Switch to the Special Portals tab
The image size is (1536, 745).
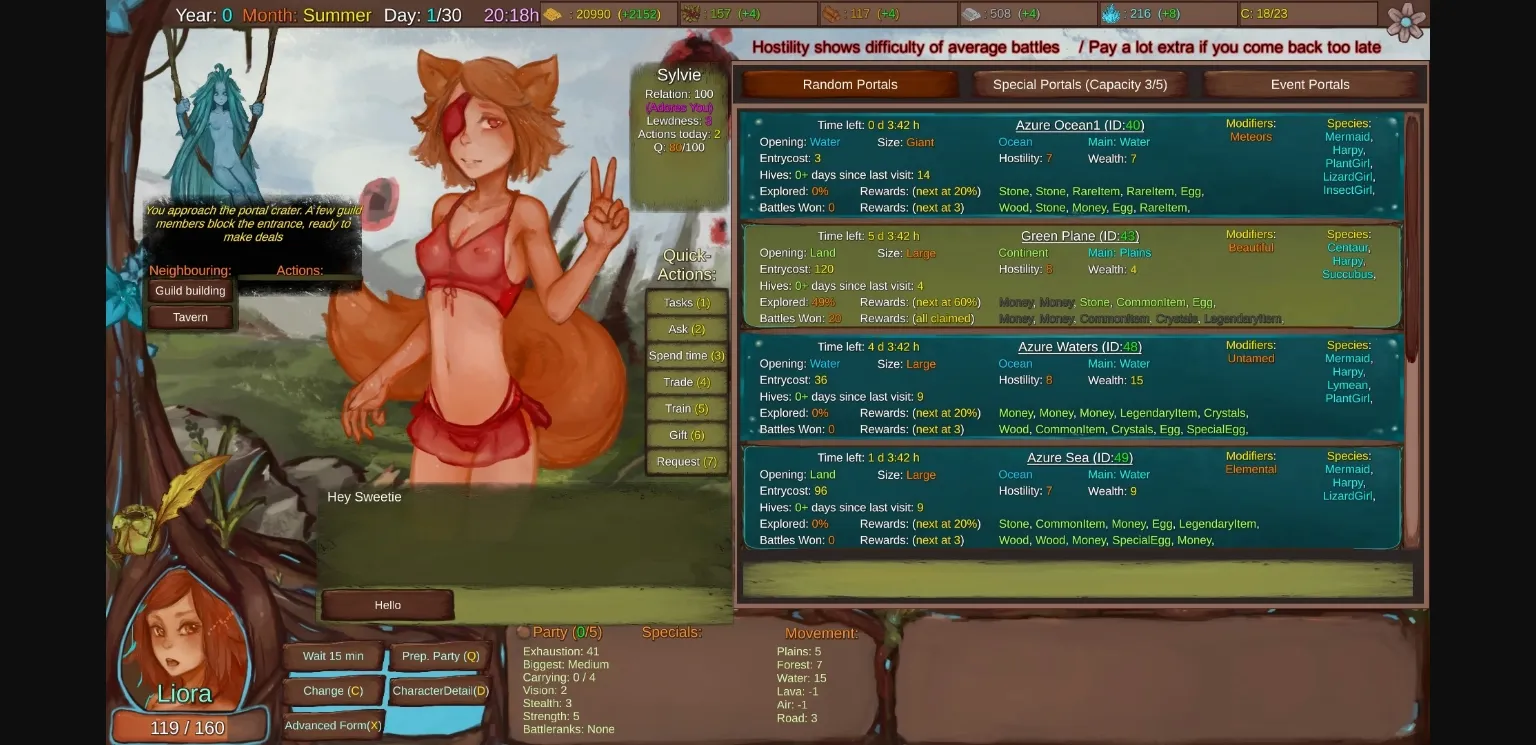point(1080,84)
